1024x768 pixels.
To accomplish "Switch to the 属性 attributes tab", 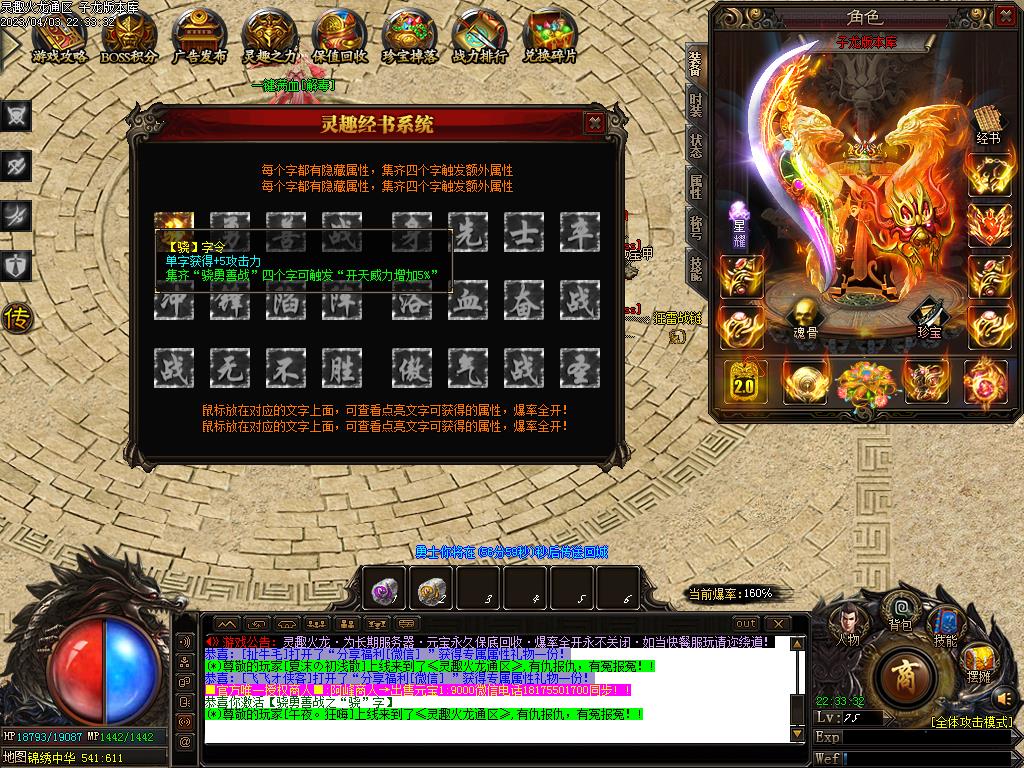I will click(696, 185).
